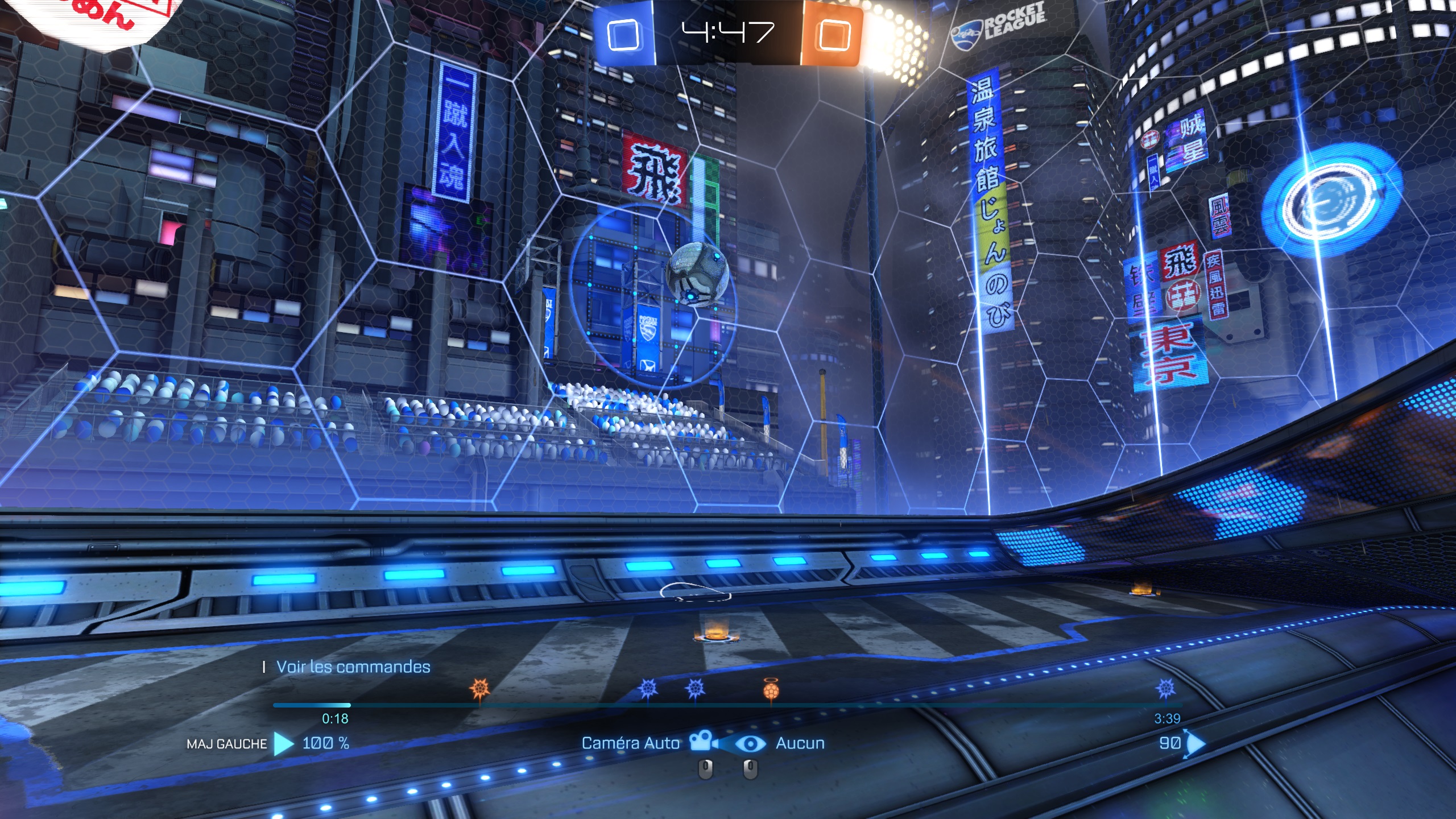Image resolution: width=1456 pixels, height=819 pixels.
Task: Expand the Caméra Auto selector
Action: [x=630, y=743]
